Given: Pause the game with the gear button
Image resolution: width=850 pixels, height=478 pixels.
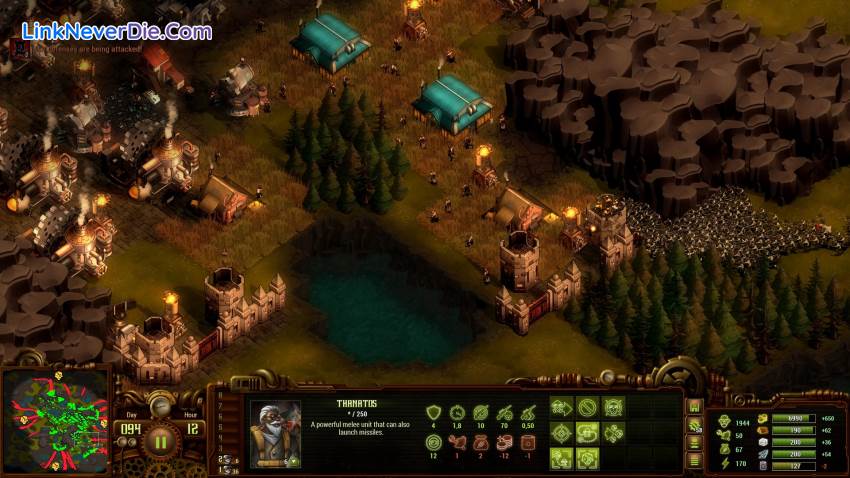Looking at the screenshot, I should pyautogui.click(x=160, y=440).
